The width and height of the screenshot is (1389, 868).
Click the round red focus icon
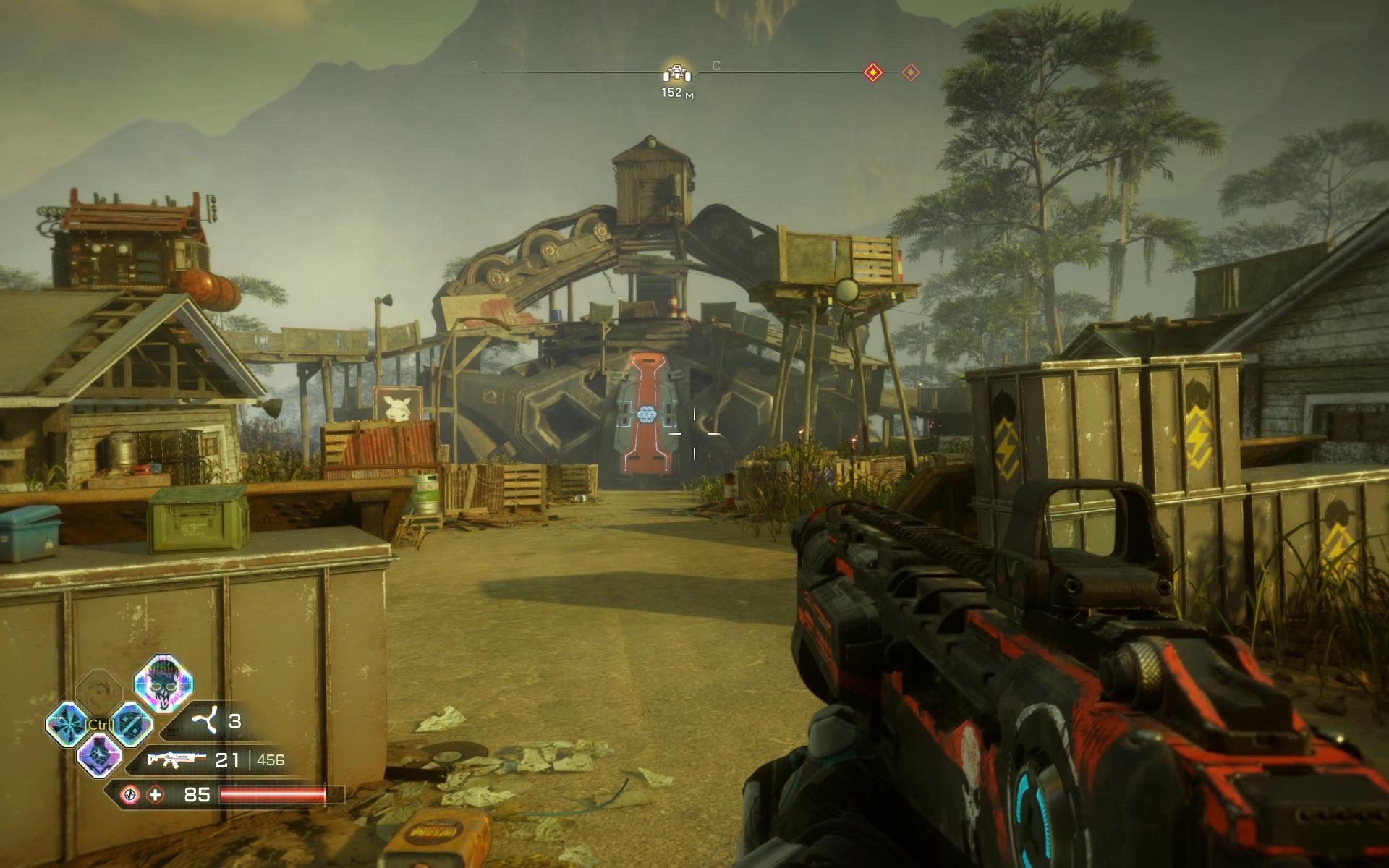[x=130, y=795]
